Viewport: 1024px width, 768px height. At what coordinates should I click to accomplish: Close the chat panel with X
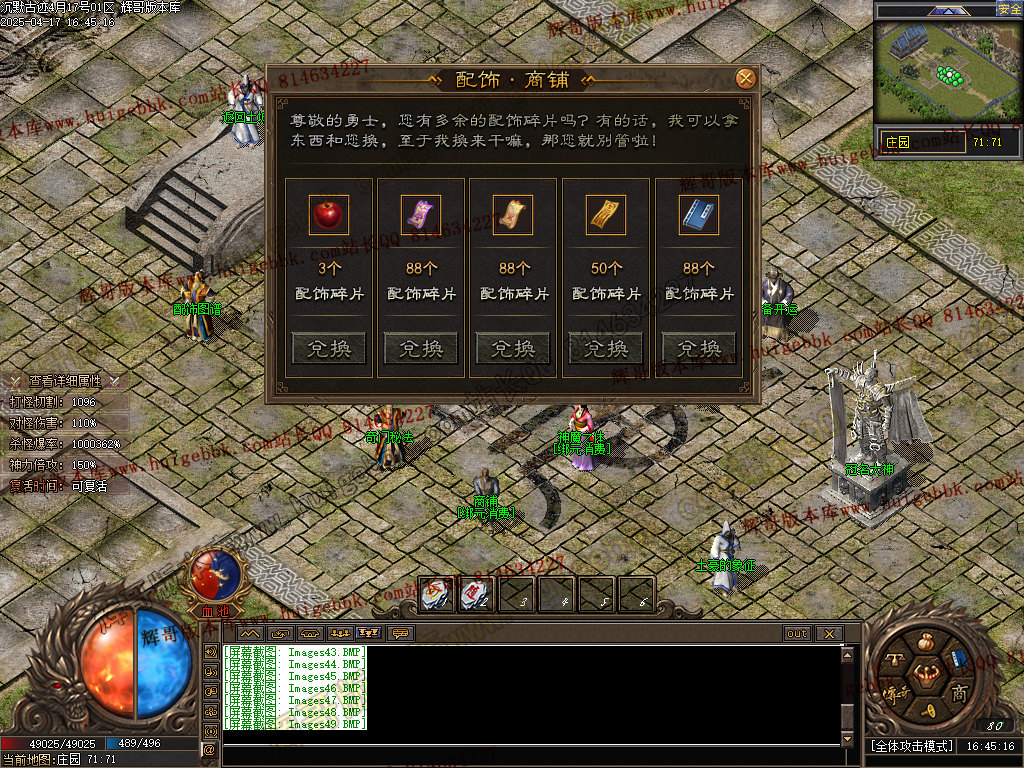point(828,633)
